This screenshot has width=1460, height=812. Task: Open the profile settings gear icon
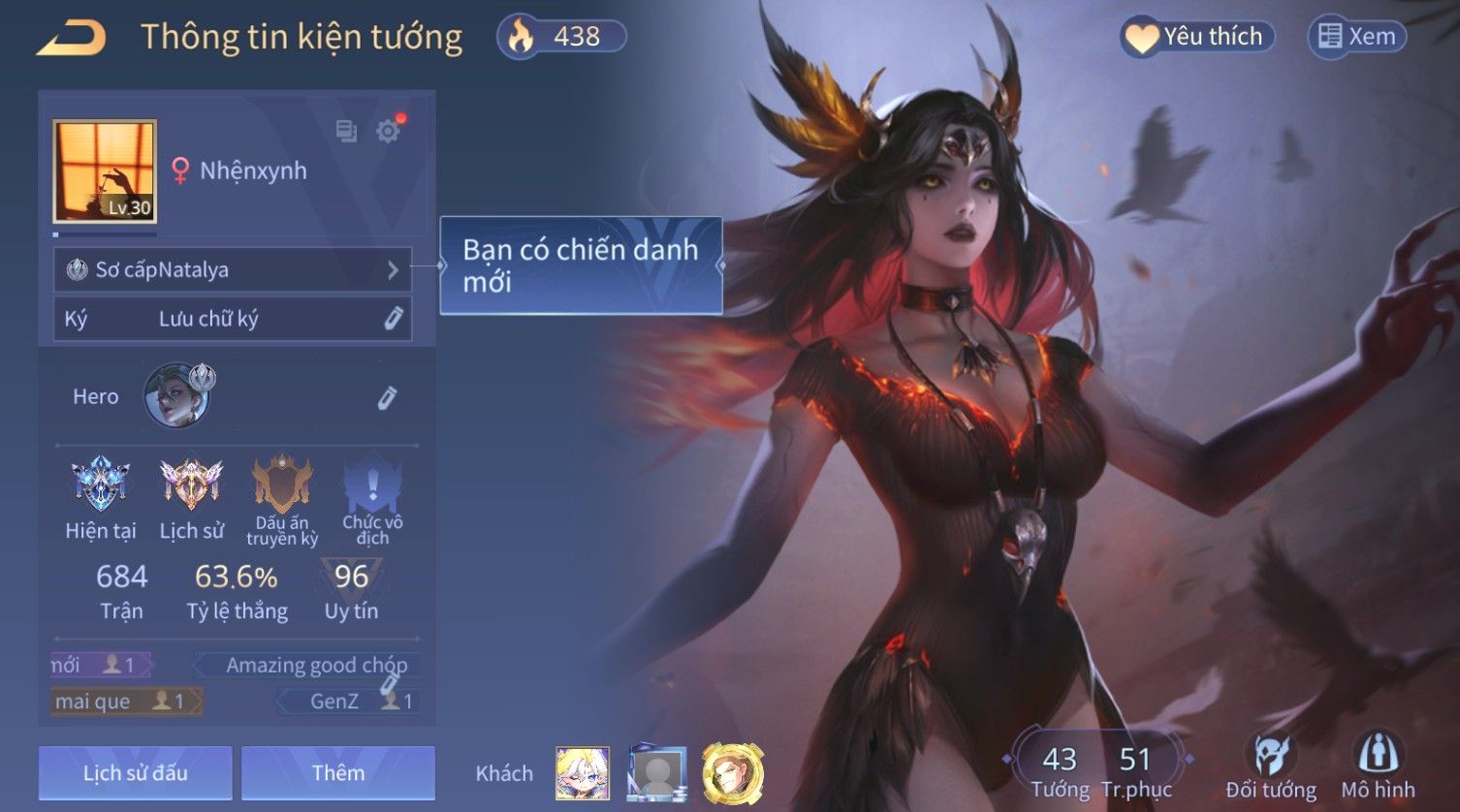pos(389,131)
